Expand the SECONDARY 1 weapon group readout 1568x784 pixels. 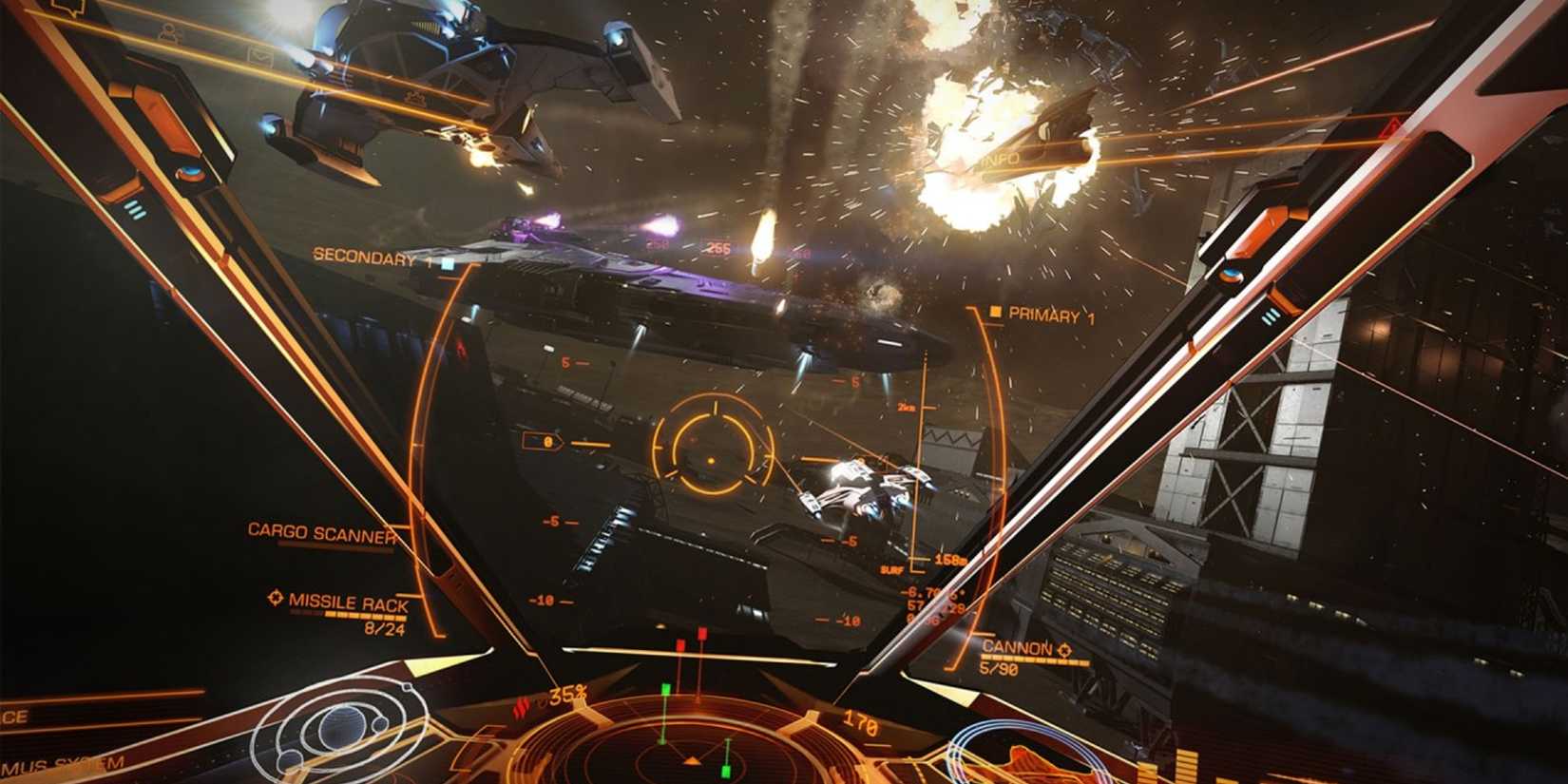368,256
